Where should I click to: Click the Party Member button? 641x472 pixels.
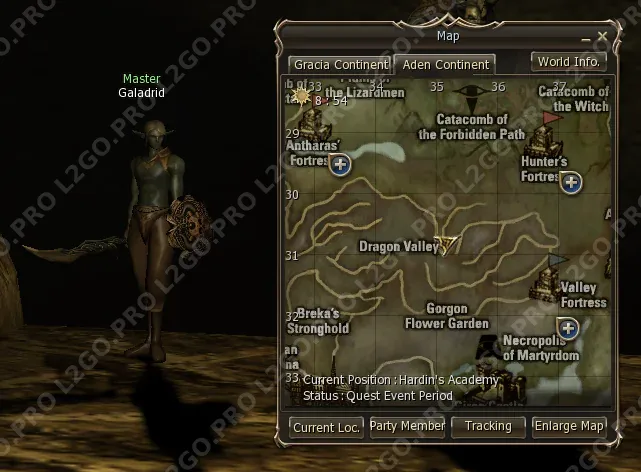point(407,426)
